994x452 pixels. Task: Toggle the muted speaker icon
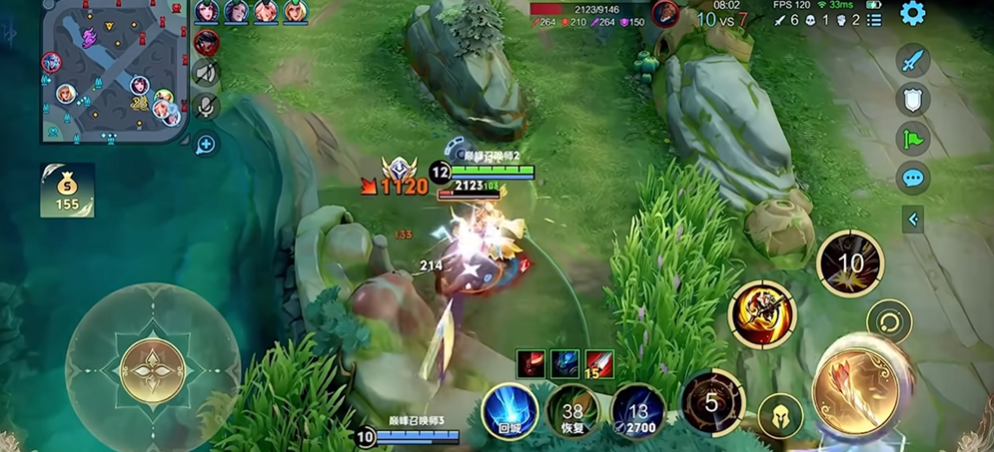(206, 72)
